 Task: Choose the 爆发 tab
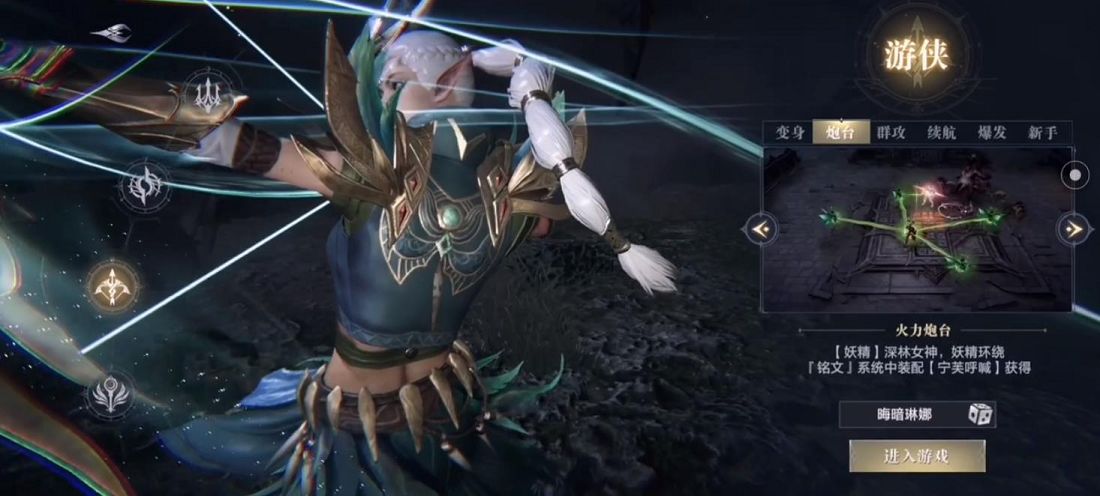coord(992,133)
